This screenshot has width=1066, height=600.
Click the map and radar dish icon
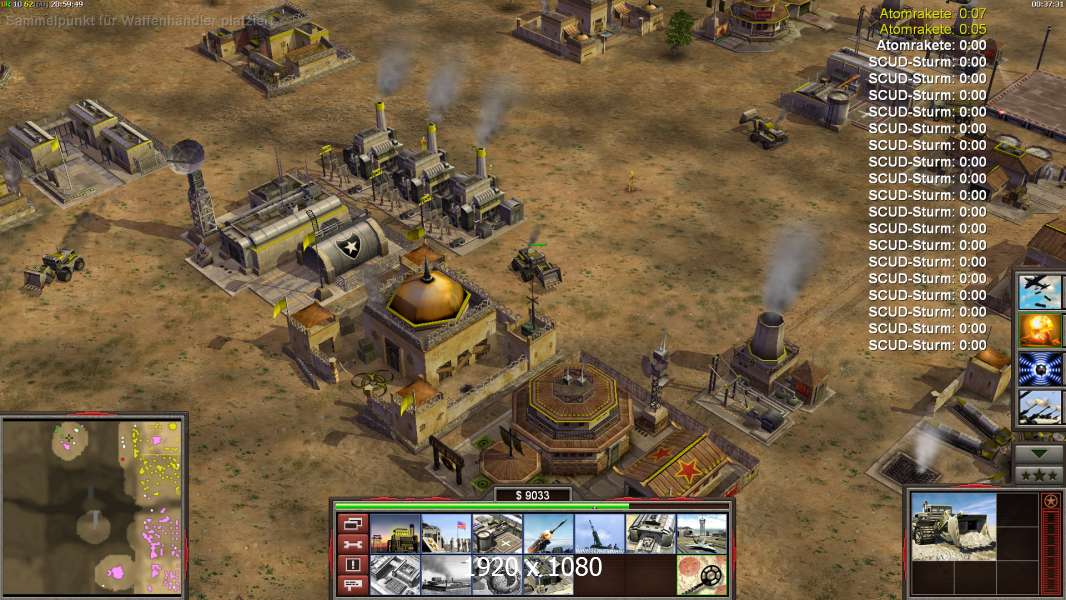pyautogui.click(x=701, y=575)
